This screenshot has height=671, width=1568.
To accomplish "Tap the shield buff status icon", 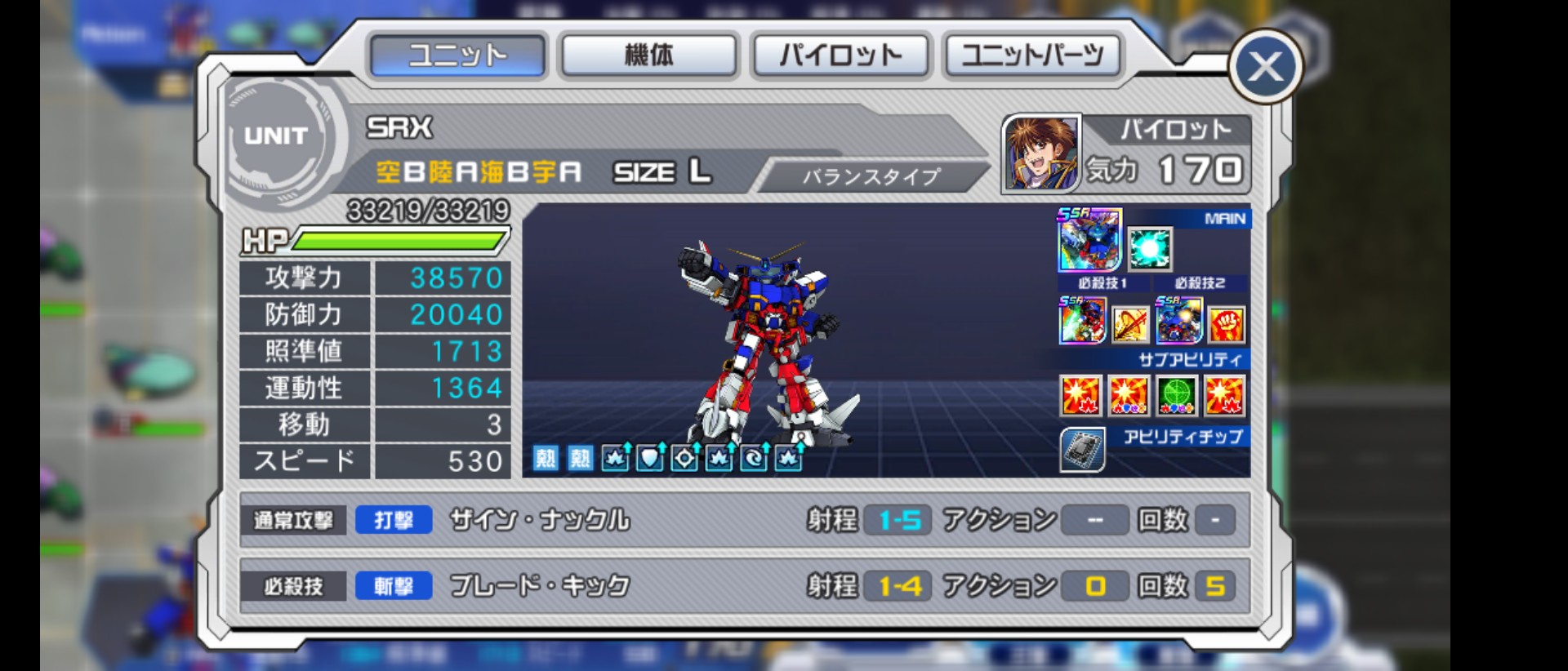I will (x=650, y=458).
